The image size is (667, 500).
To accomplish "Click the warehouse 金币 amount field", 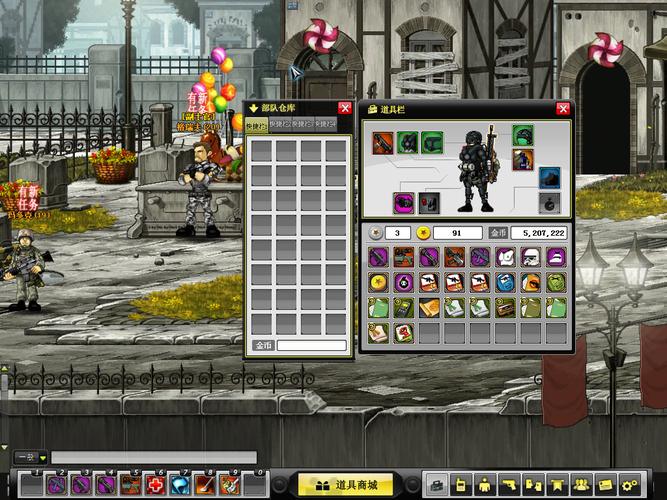I will pos(312,346).
